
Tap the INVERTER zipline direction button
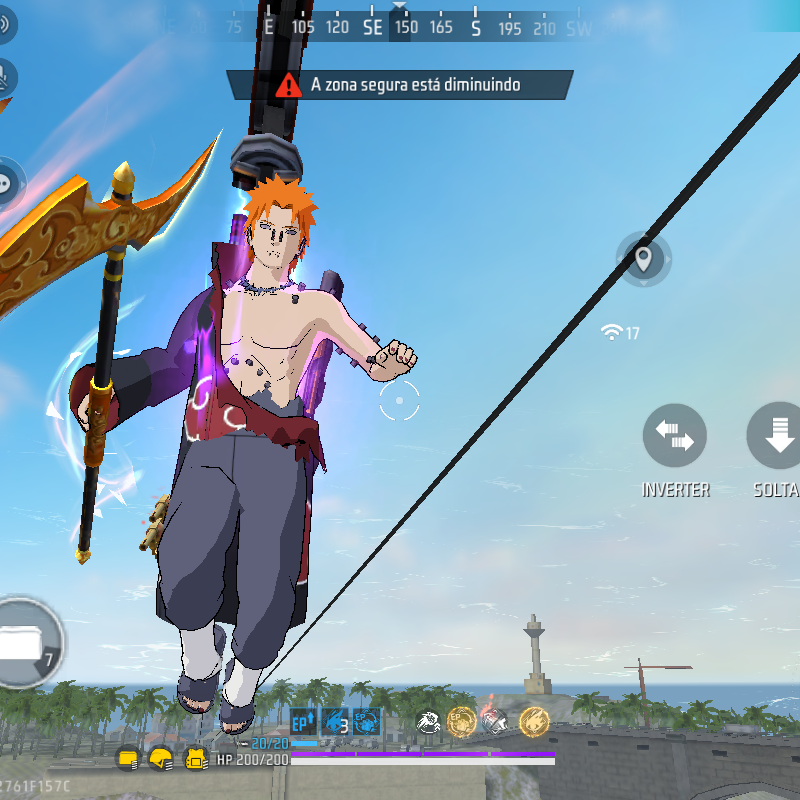coord(675,435)
